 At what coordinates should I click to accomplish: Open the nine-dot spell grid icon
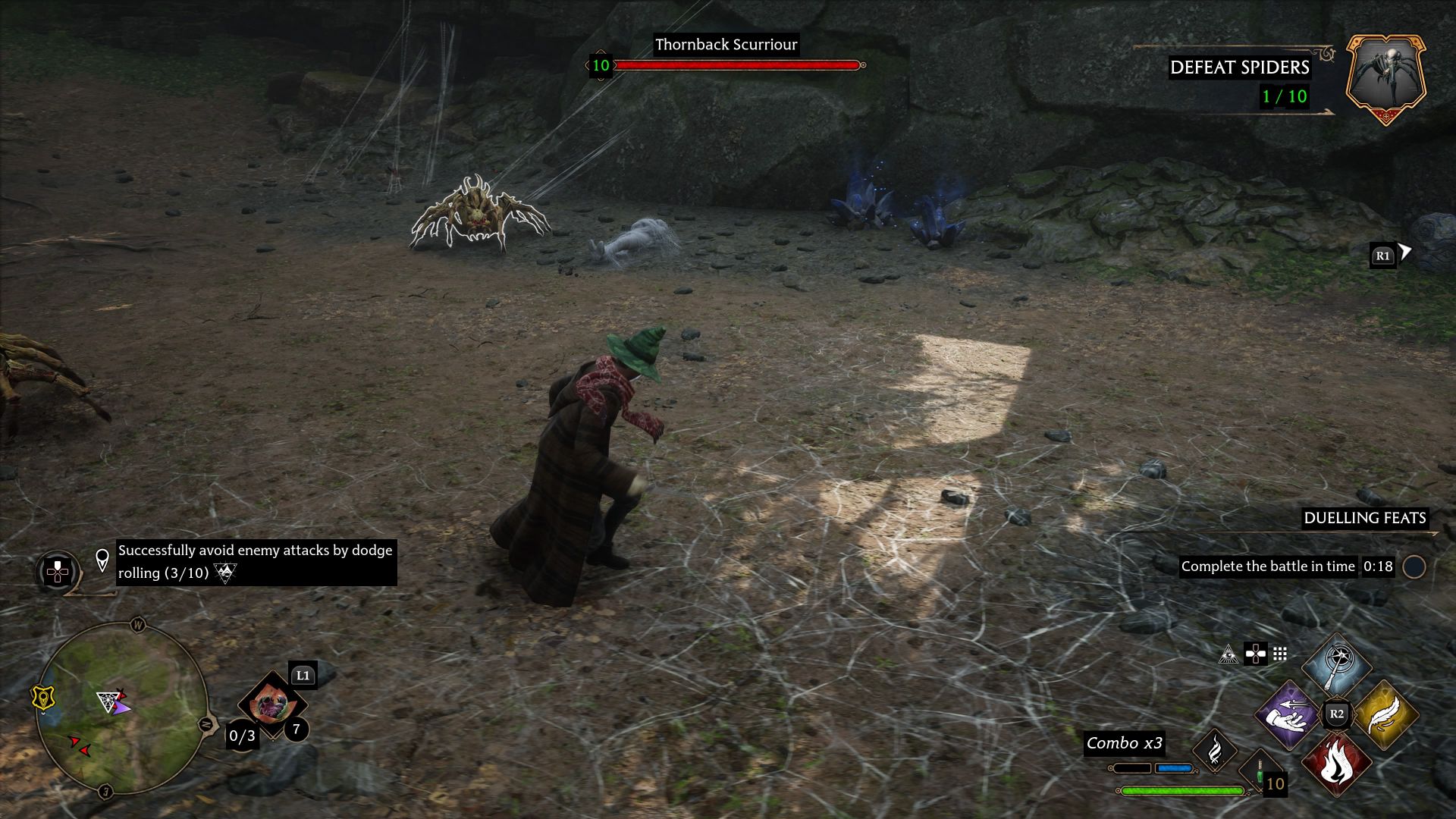pos(1280,654)
